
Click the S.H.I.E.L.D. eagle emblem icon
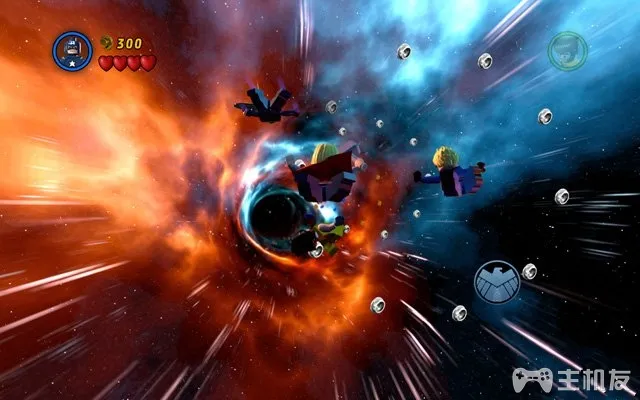coord(496,283)
